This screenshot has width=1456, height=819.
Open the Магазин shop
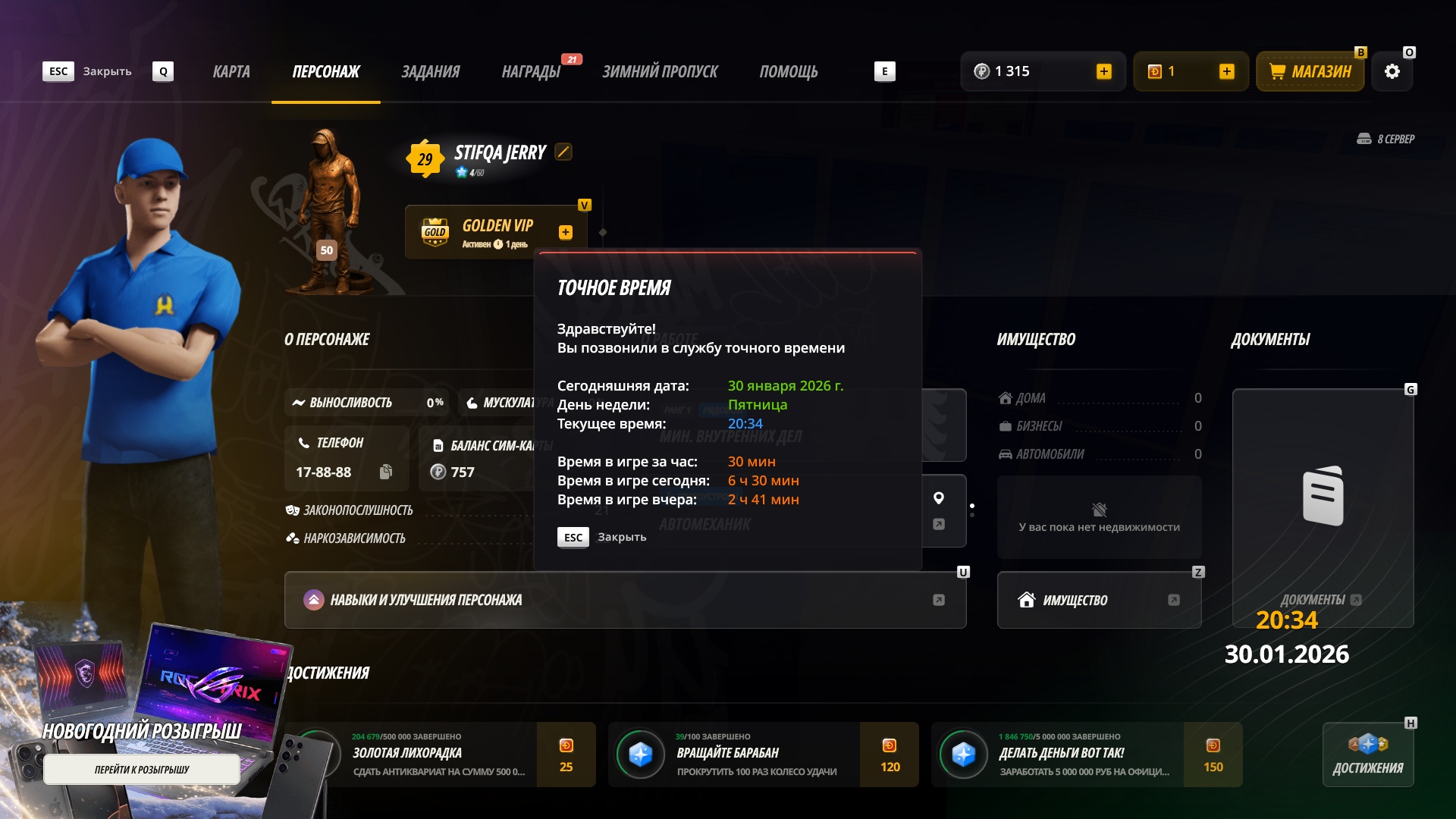[x=1310, y=72]
